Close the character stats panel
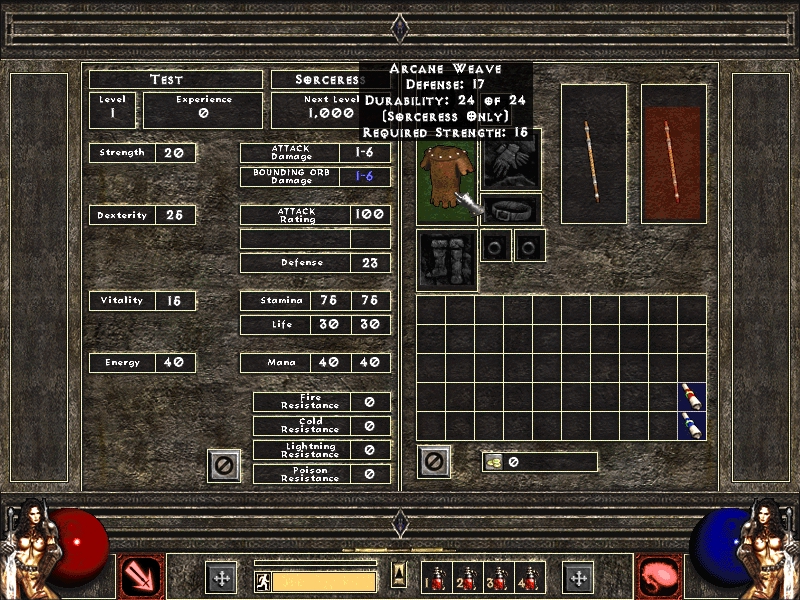 pyautogui.click(x=224, y=465)
